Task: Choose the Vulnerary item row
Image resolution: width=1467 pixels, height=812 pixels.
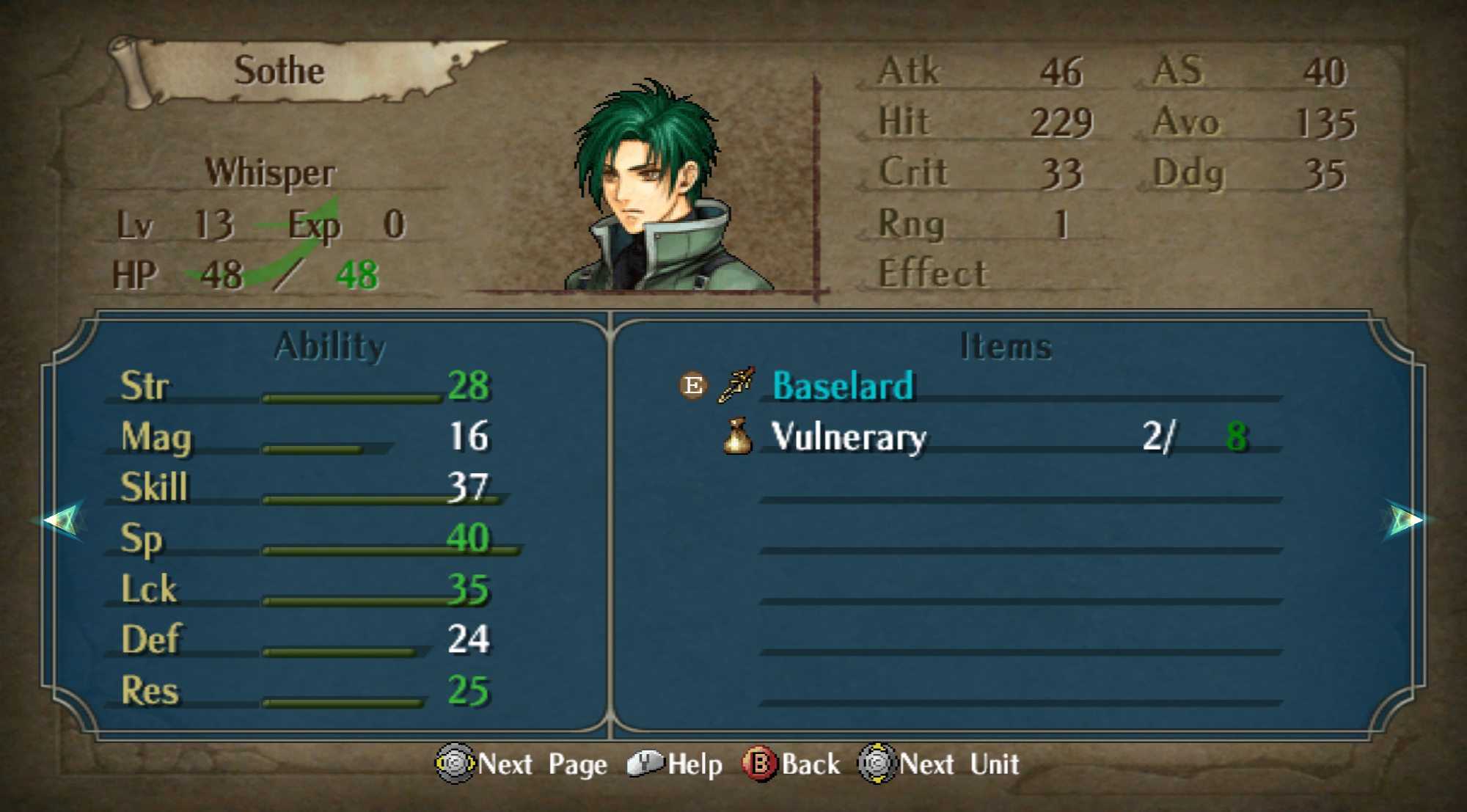Action: 849,437
